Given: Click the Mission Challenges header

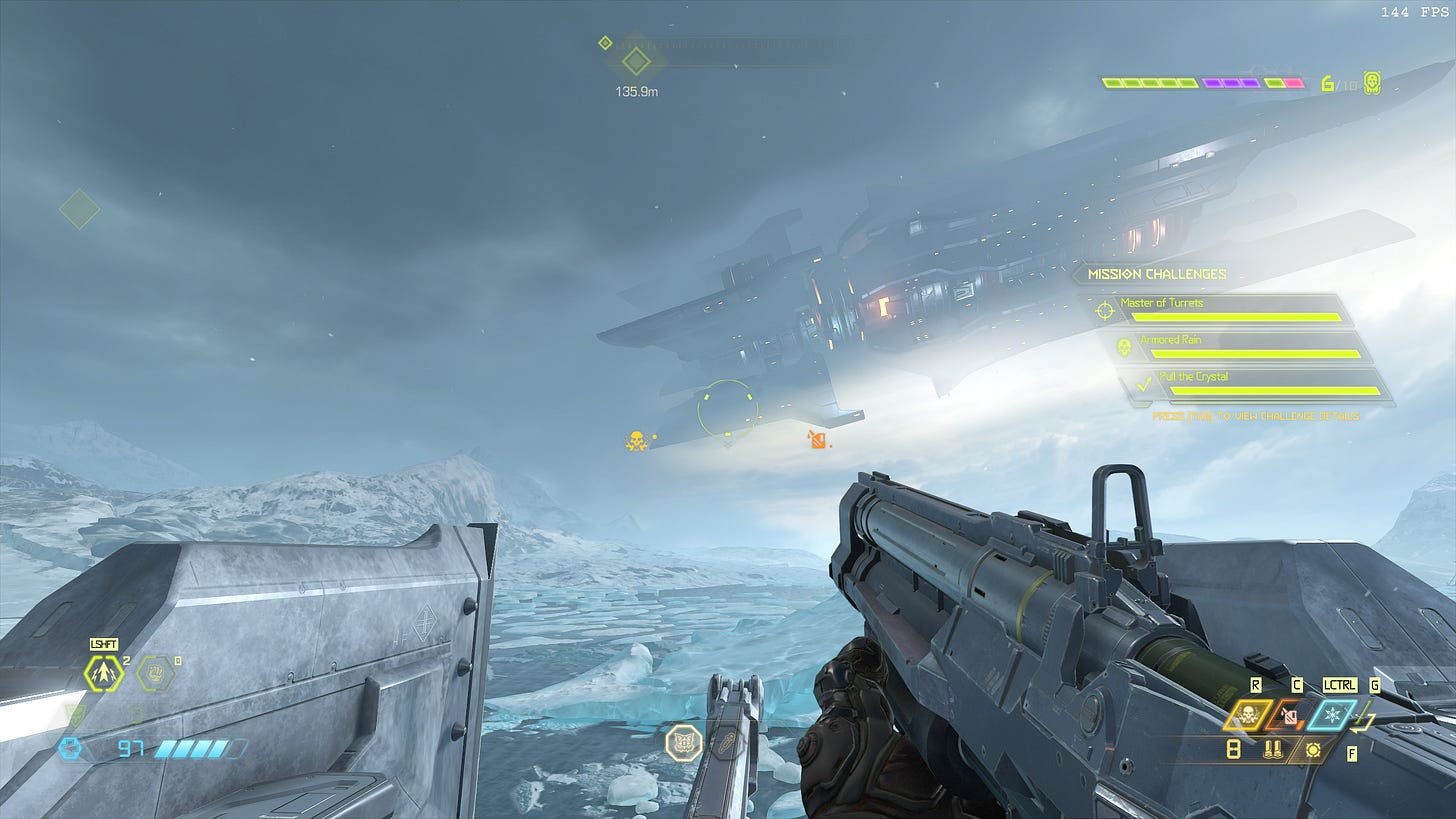Looking at the screenshot, I should point(1156,274).
